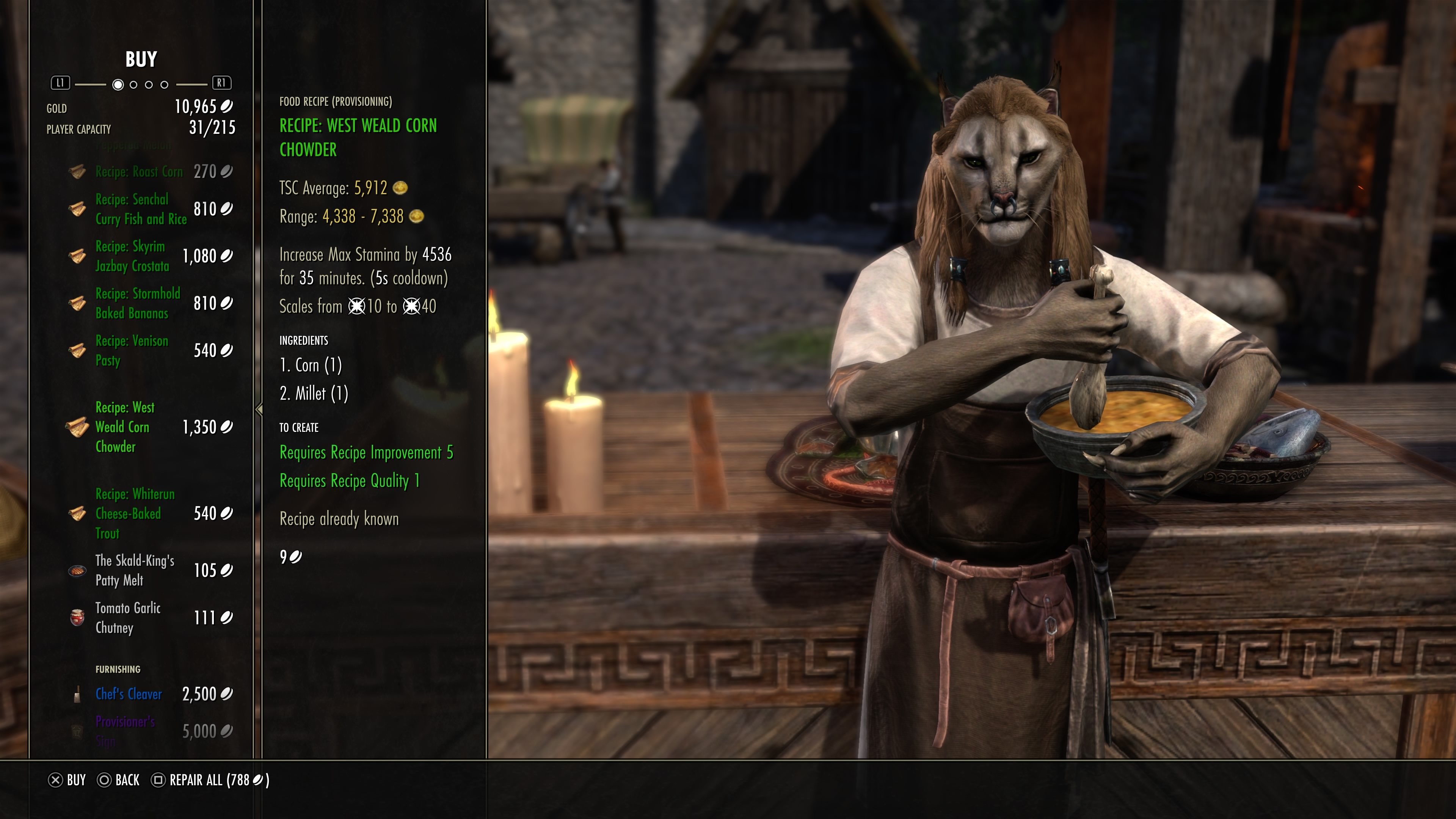Highlight Recipe: West Weald Corn Chowder

pyautogui.click(x=125, y=427)
